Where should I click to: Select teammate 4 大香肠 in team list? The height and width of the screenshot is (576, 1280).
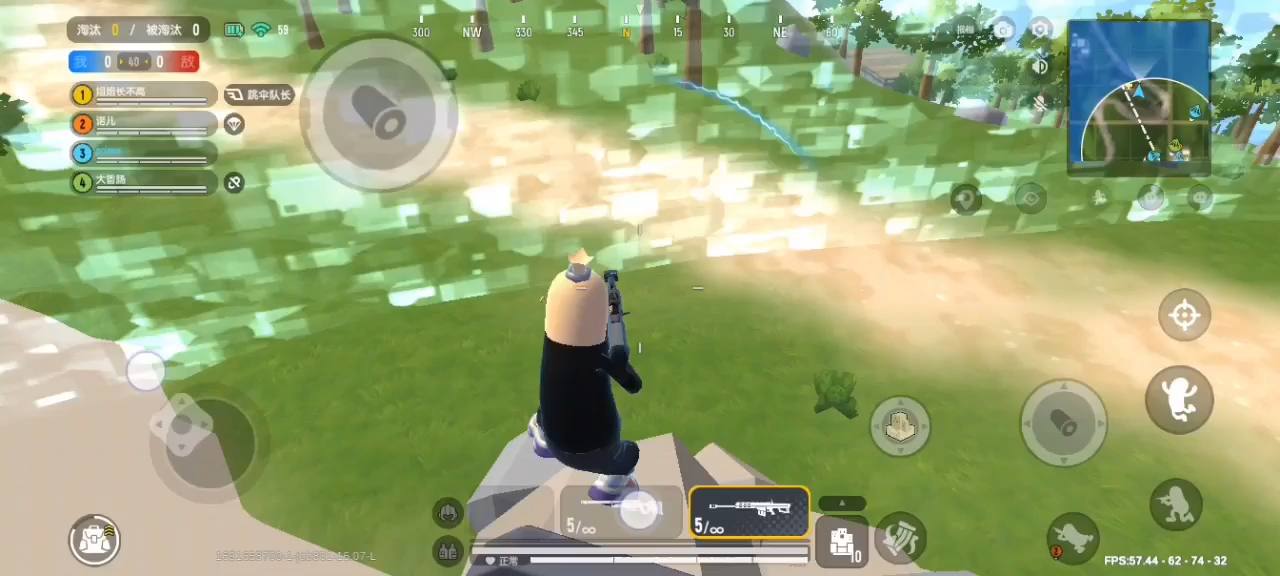point(144,182)
